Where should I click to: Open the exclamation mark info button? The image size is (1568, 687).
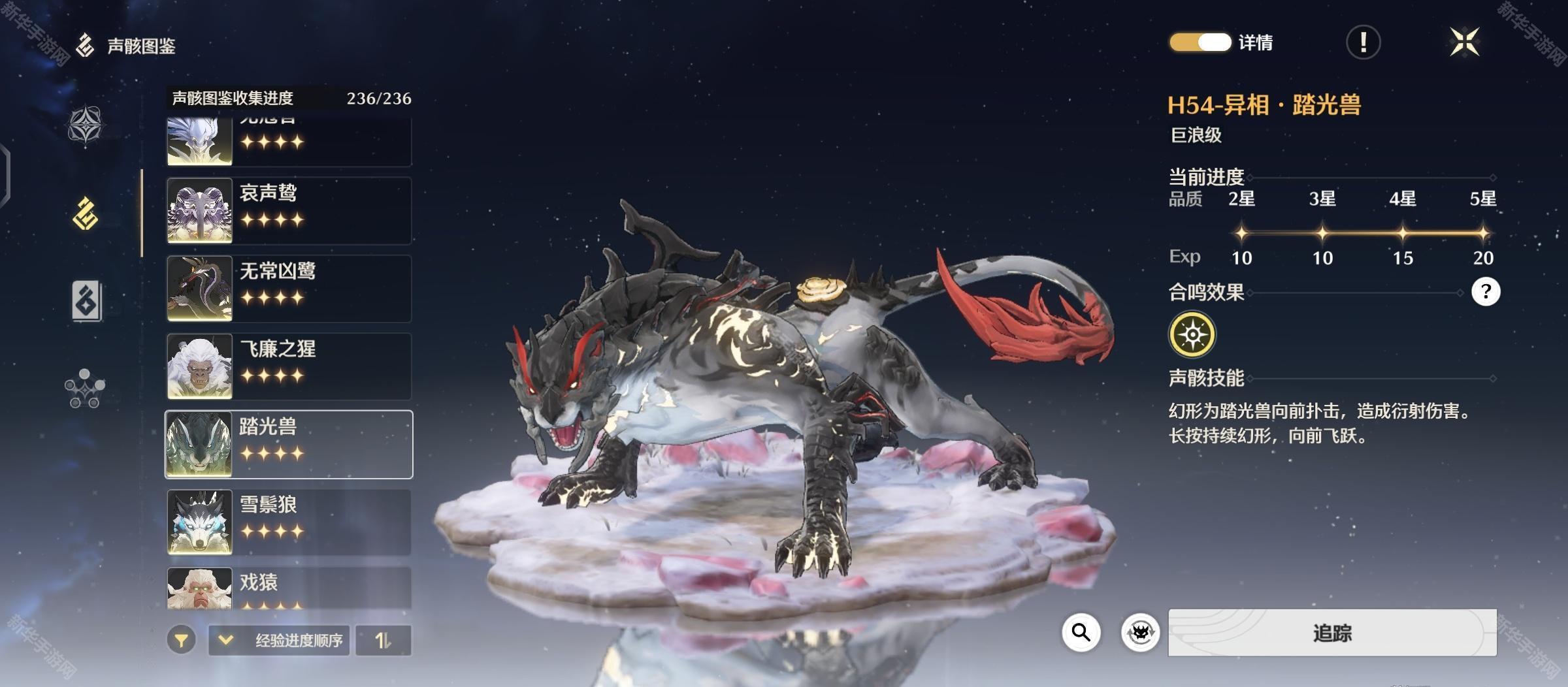pyautogui.click(x=1363, y=43)
